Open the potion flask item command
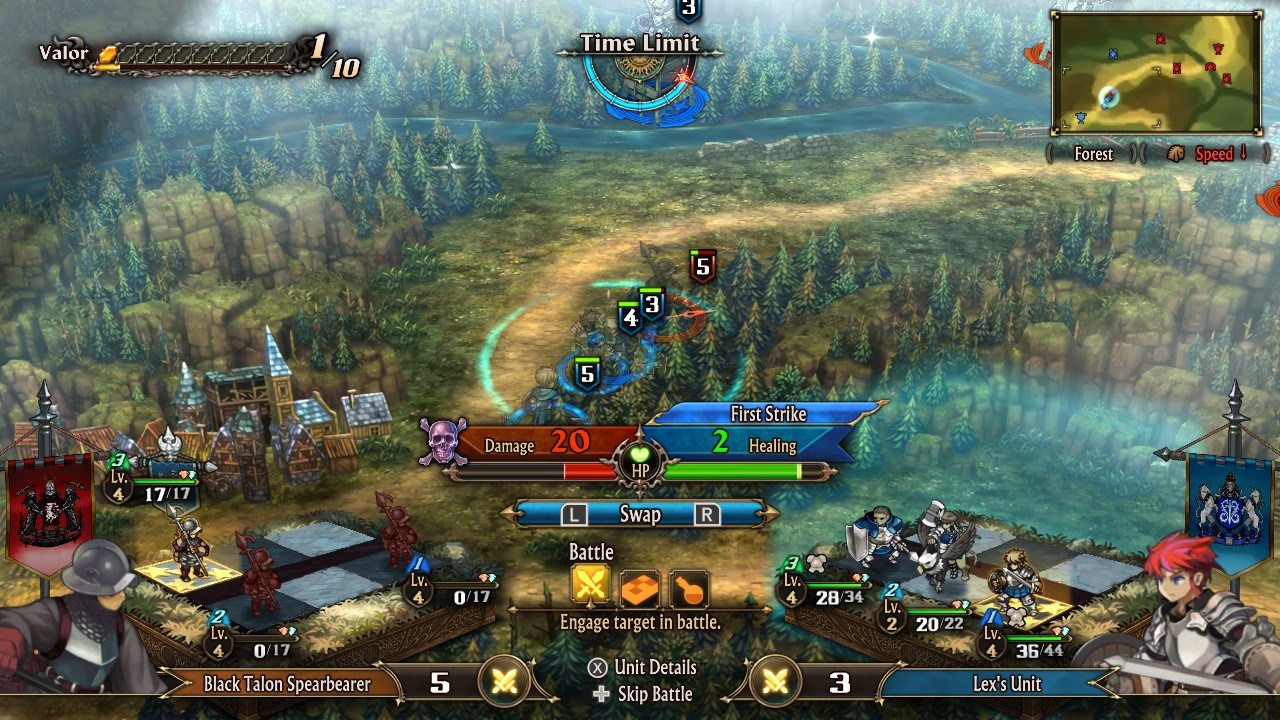Viewport: 1280px width, 720px height. [x=689, y=588]
